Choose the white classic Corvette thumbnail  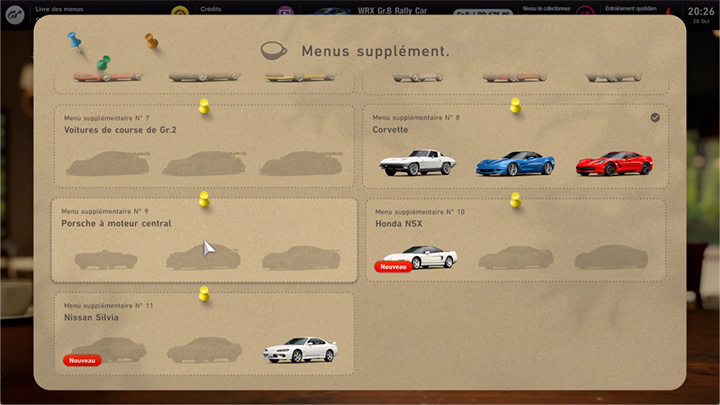[x=417, y=163]
